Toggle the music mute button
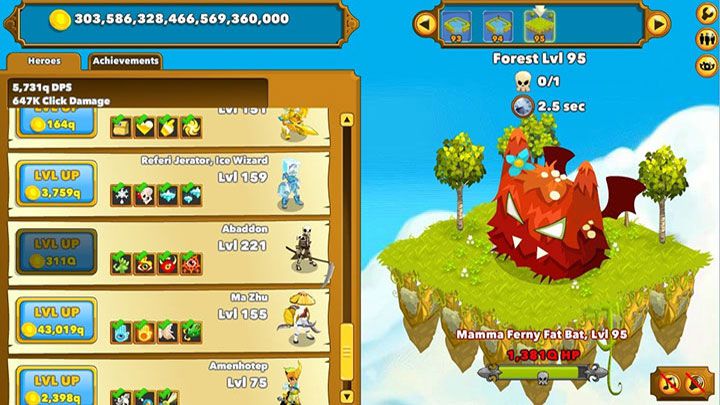720x405 pixels. pos(667,382)
